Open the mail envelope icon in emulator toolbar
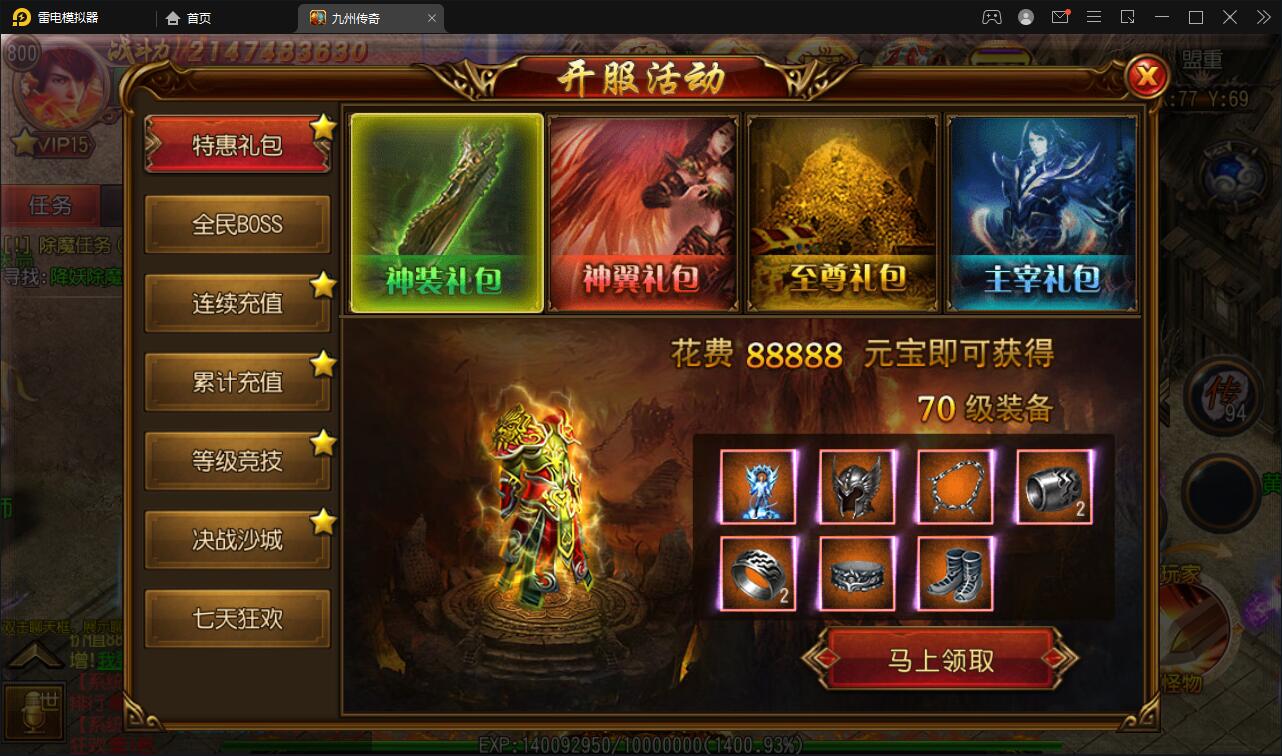The height and width of the screenshot is (756, 1282). point(1060,17)
